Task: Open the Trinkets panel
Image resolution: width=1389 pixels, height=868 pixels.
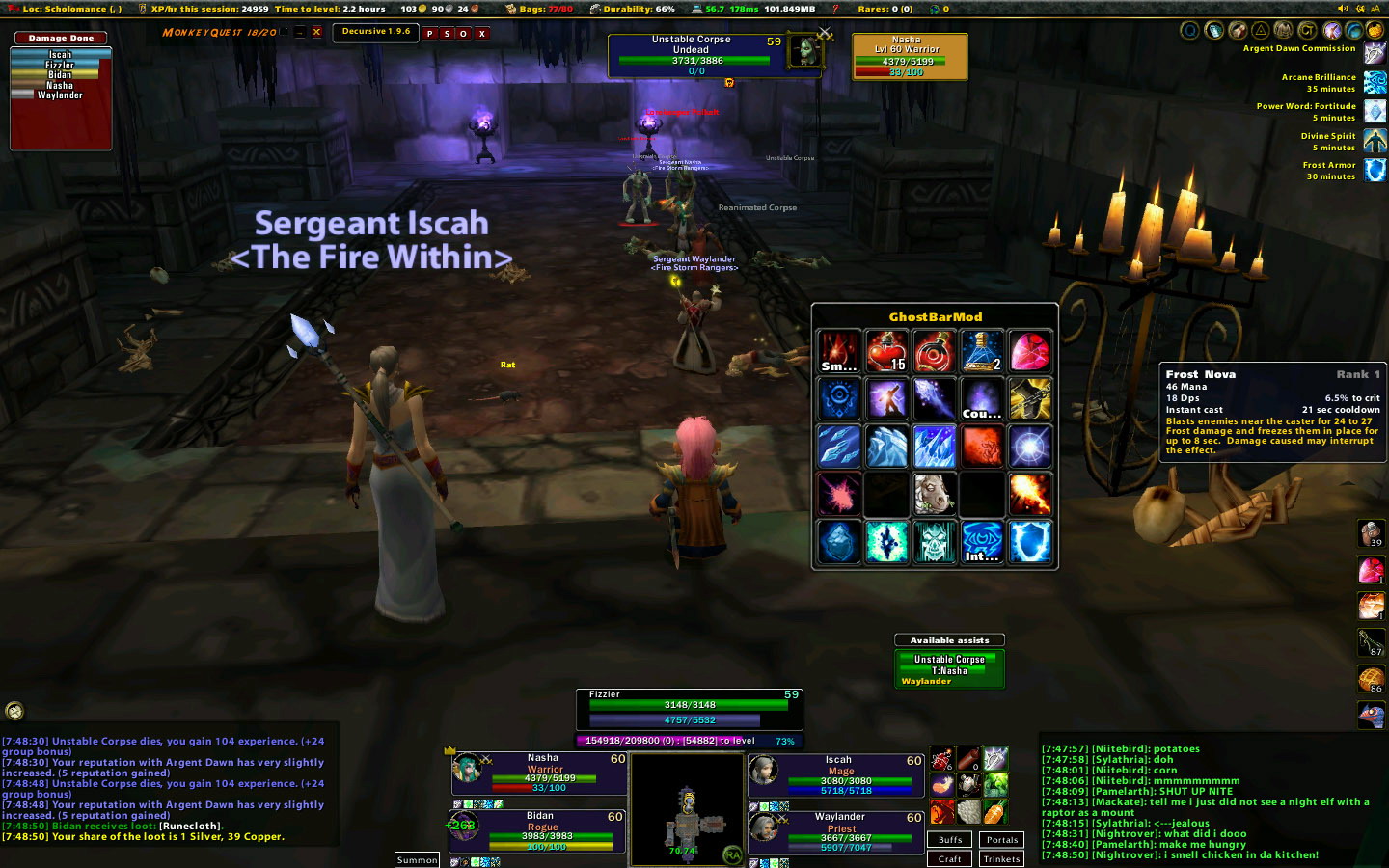Action: click(x=1002, y=858)
